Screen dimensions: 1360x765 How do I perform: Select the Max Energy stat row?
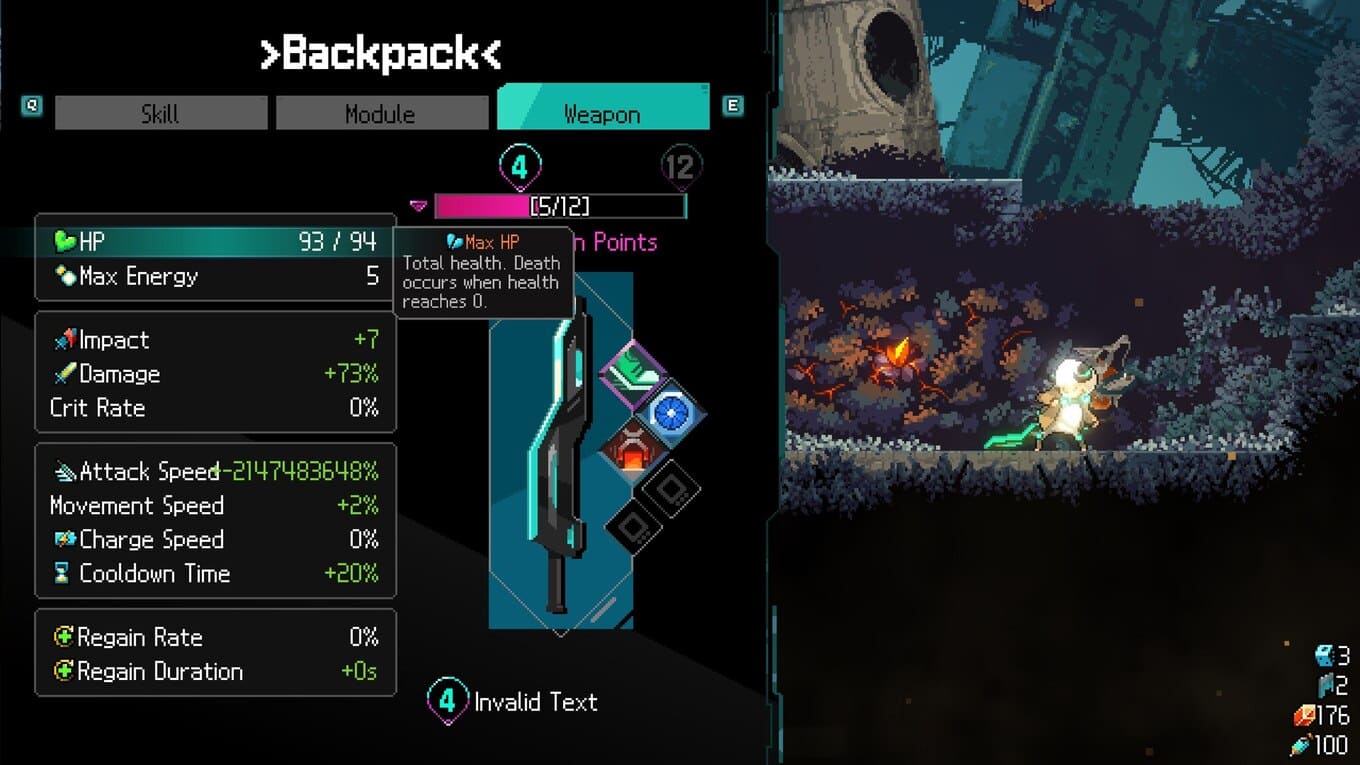[215, 276]
